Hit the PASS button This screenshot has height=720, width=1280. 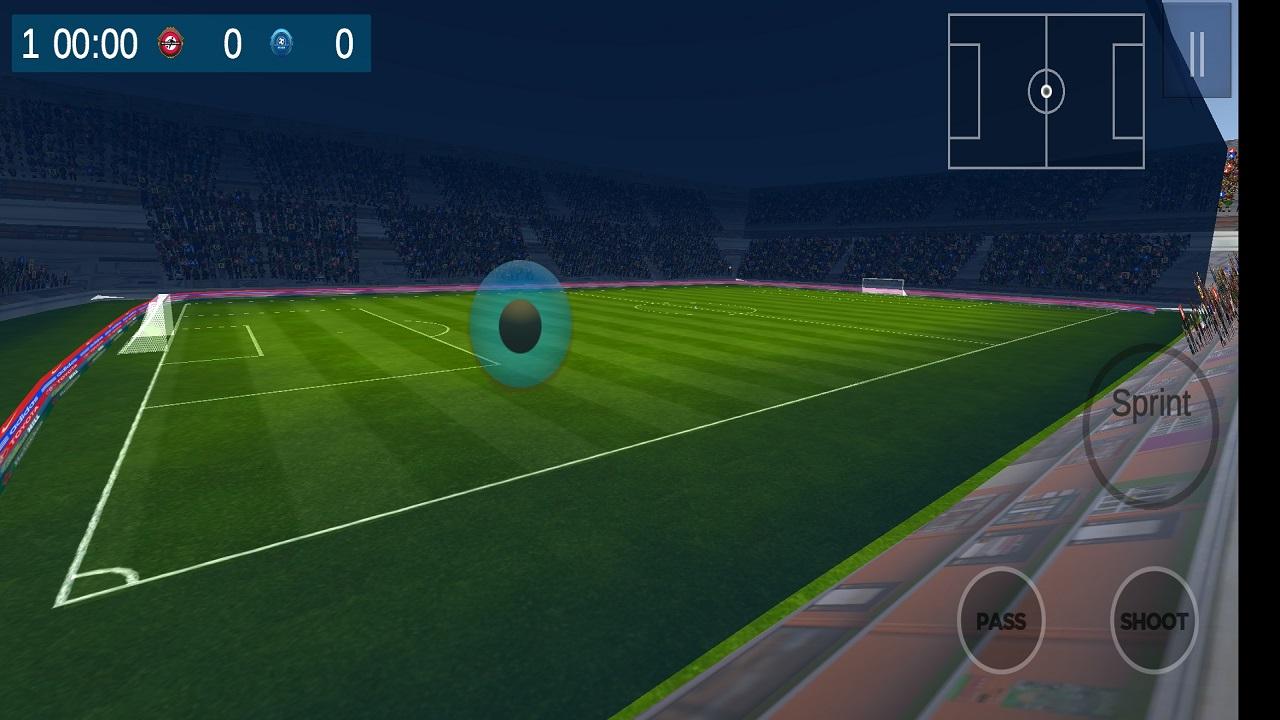1001,621
